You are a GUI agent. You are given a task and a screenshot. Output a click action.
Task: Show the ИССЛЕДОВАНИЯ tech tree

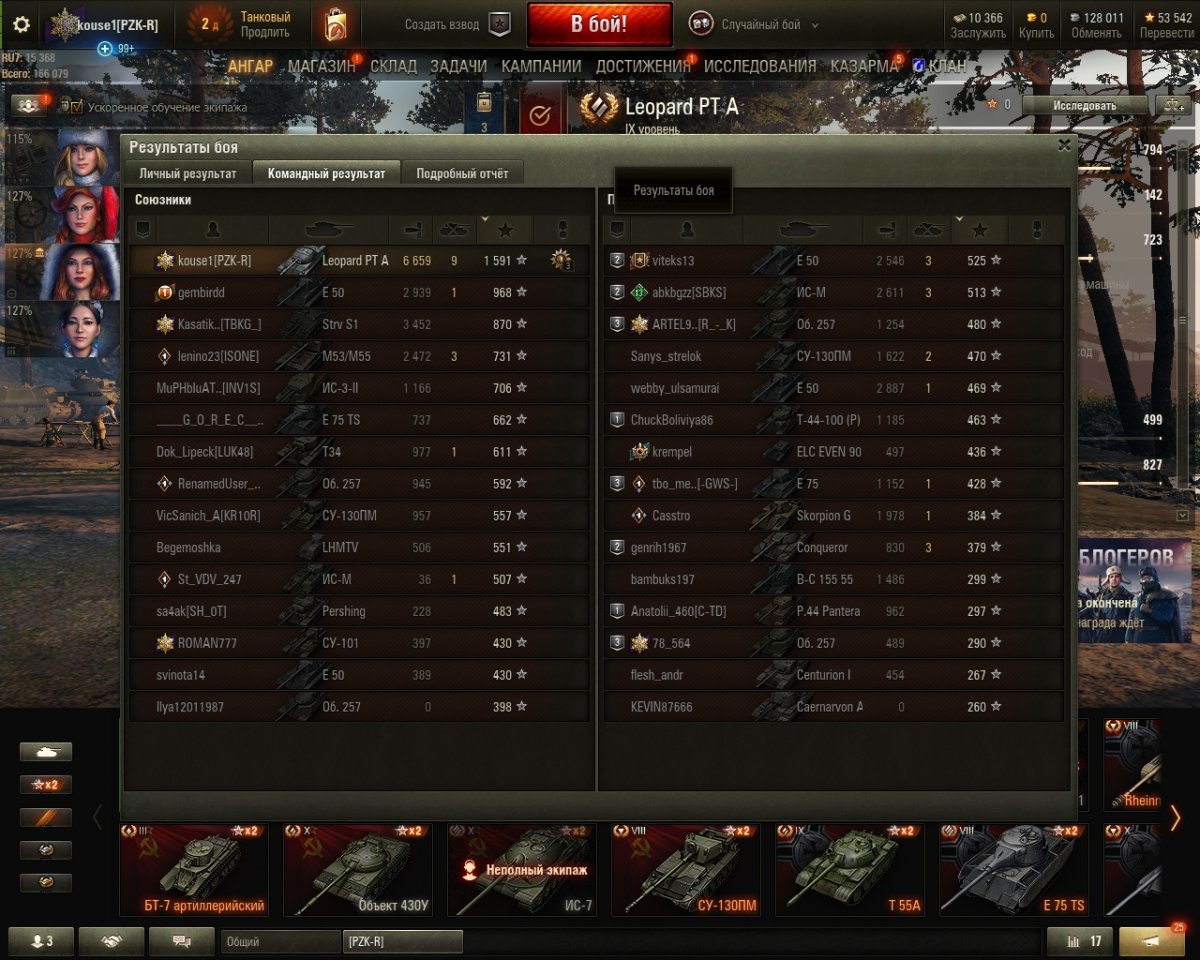[760, 67]
